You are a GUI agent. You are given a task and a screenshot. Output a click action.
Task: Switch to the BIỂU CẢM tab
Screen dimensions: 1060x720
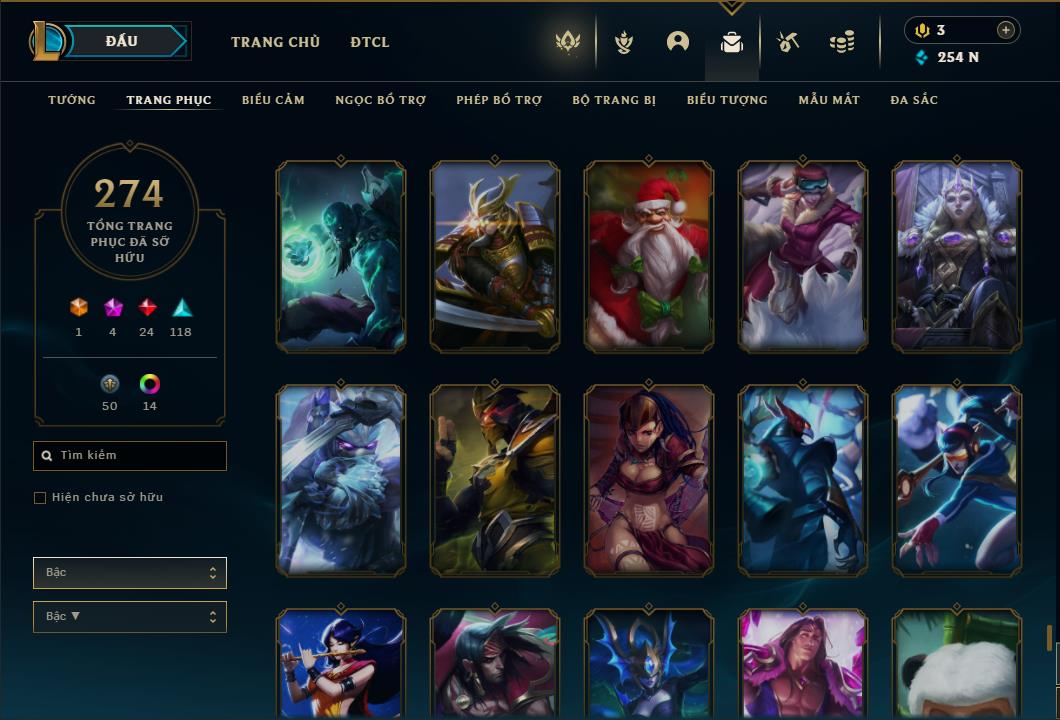click(x=273, y=100)
